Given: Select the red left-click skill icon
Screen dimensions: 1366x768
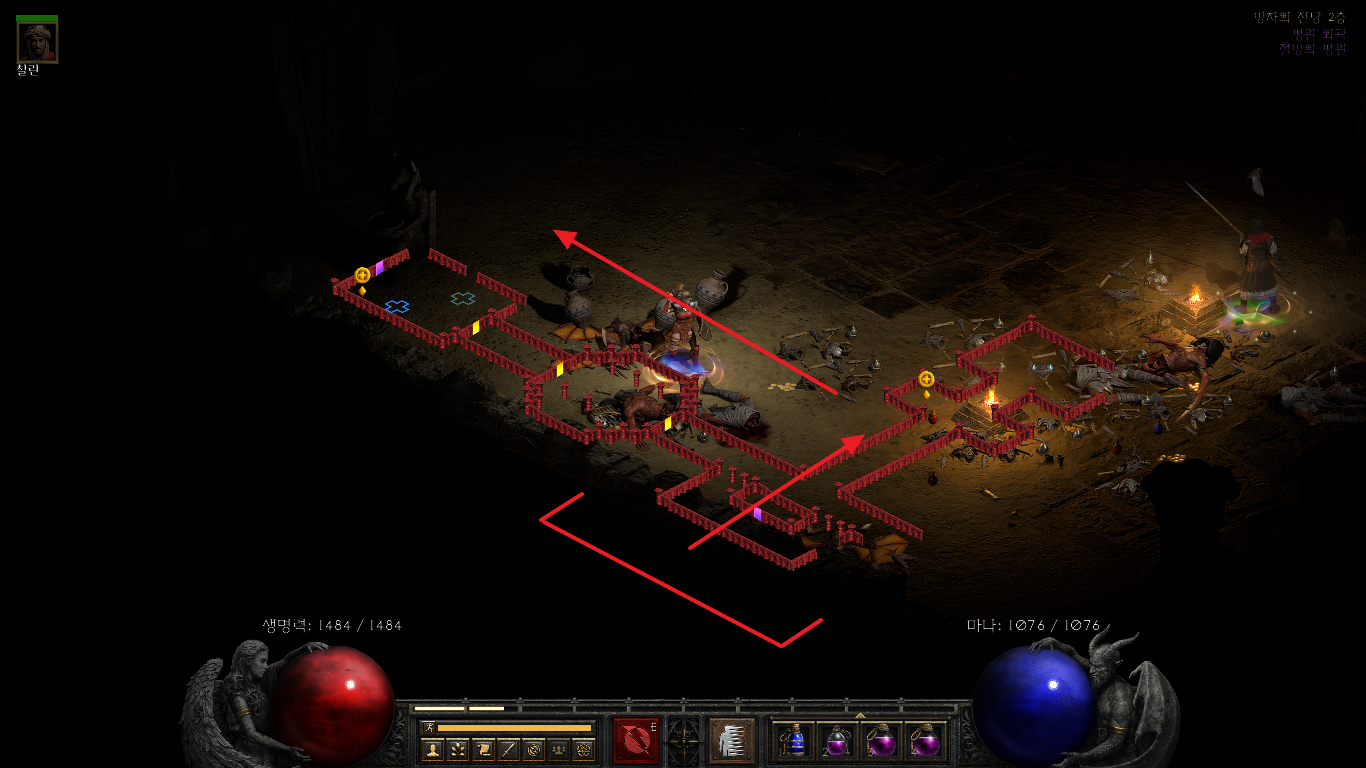Looking at the screenshot, I should pos(635,741).
